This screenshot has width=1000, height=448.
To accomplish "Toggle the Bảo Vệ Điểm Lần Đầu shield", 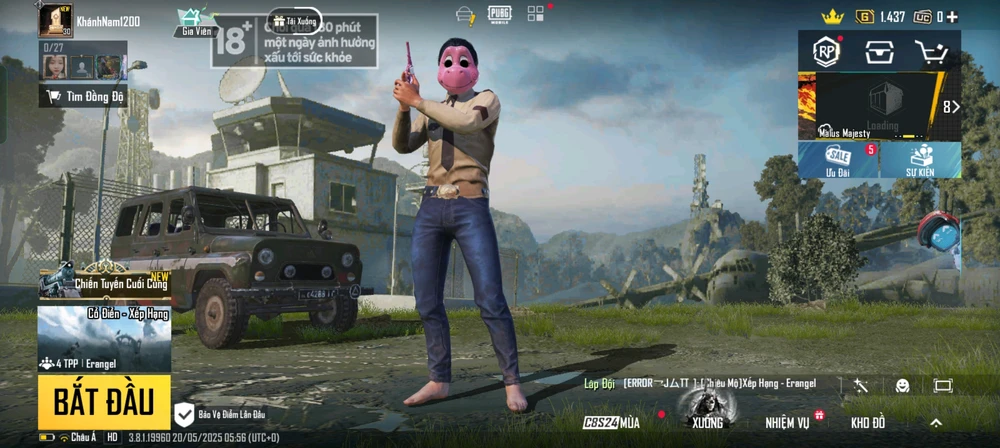I will tap(184, 413).
